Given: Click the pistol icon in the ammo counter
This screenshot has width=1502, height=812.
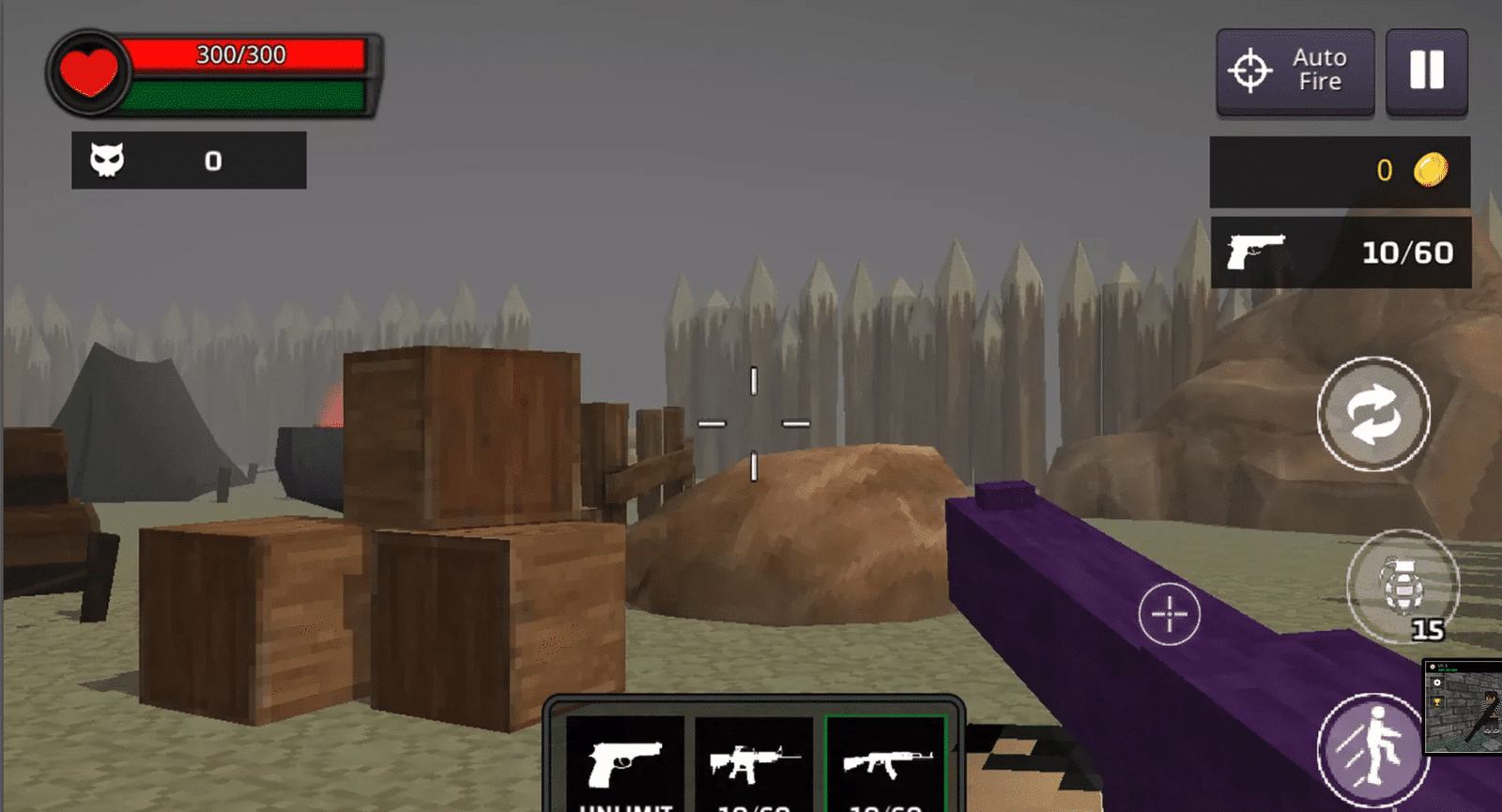Looking at the screenshot, I should (1253, 251).
